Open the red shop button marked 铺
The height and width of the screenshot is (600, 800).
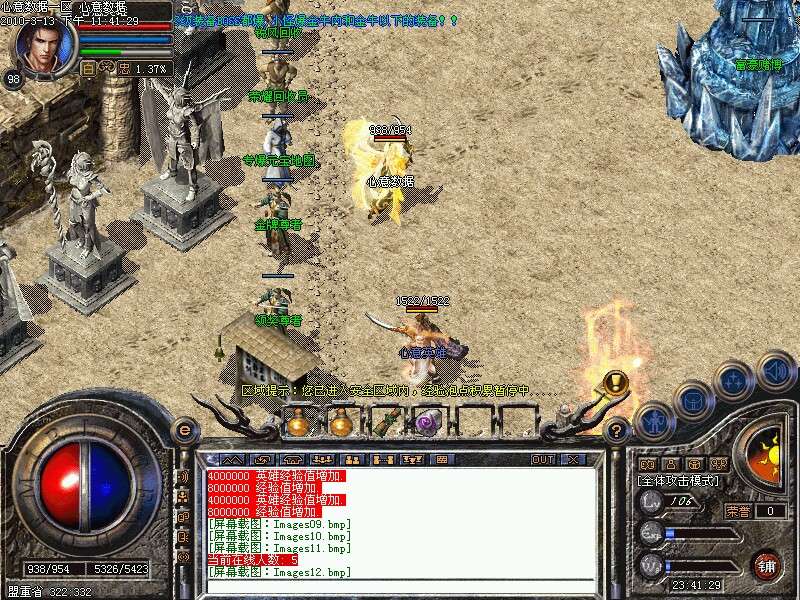click(x=767, y=564)
